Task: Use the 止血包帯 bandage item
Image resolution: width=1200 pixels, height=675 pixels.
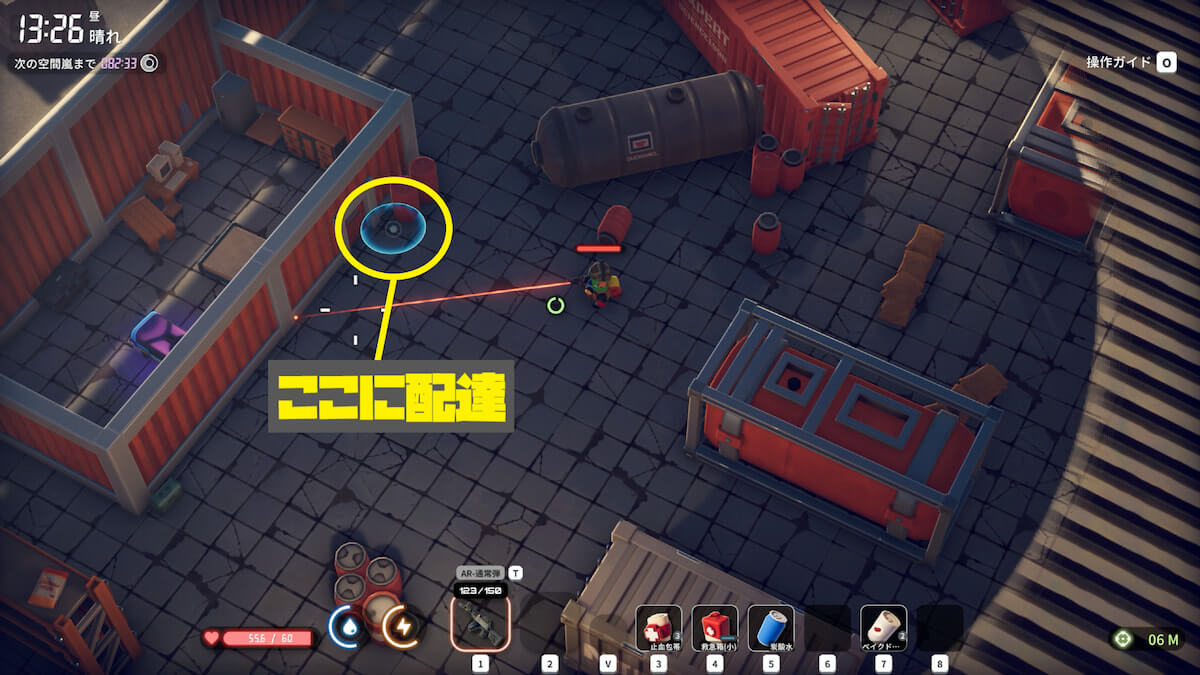Action: point(659,628)
